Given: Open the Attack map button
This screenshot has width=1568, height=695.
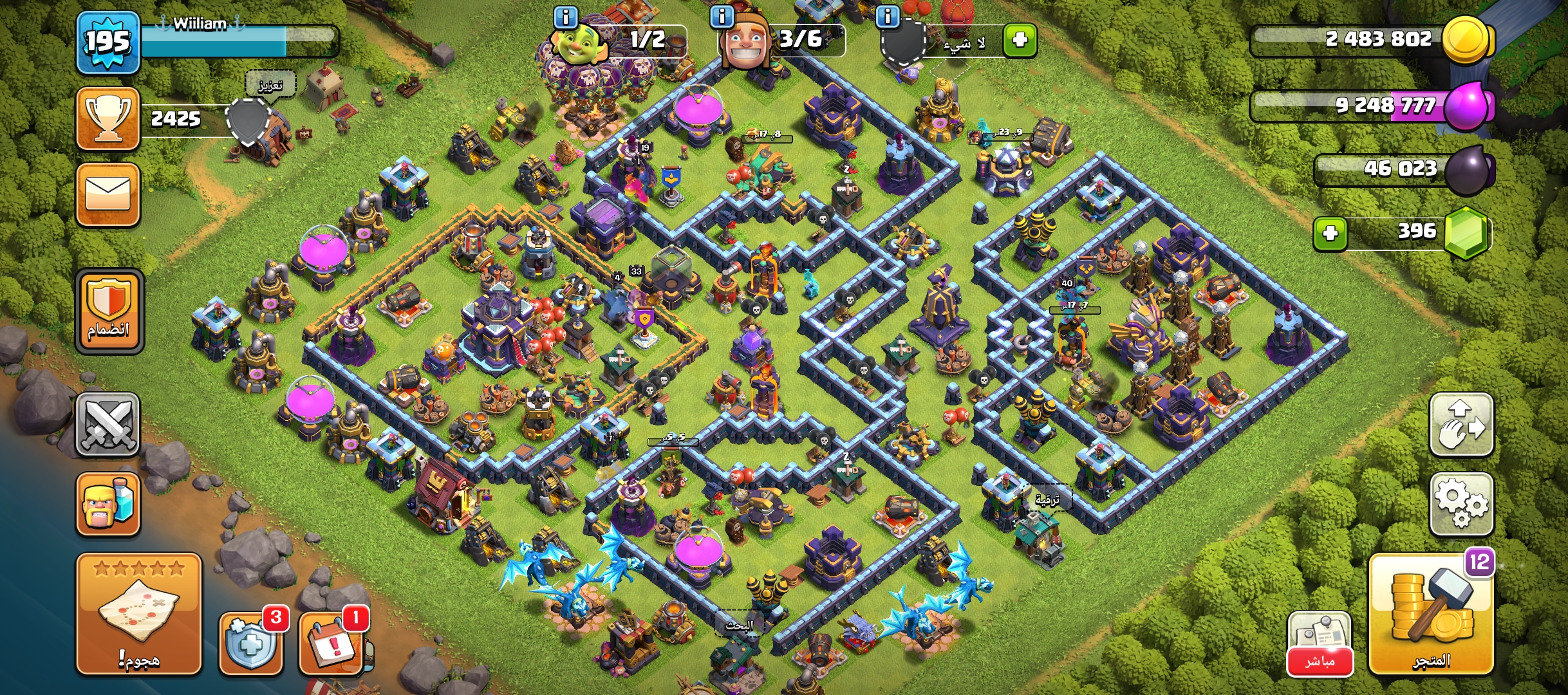Looking at the screenshot, I should (x=138, y=613).
